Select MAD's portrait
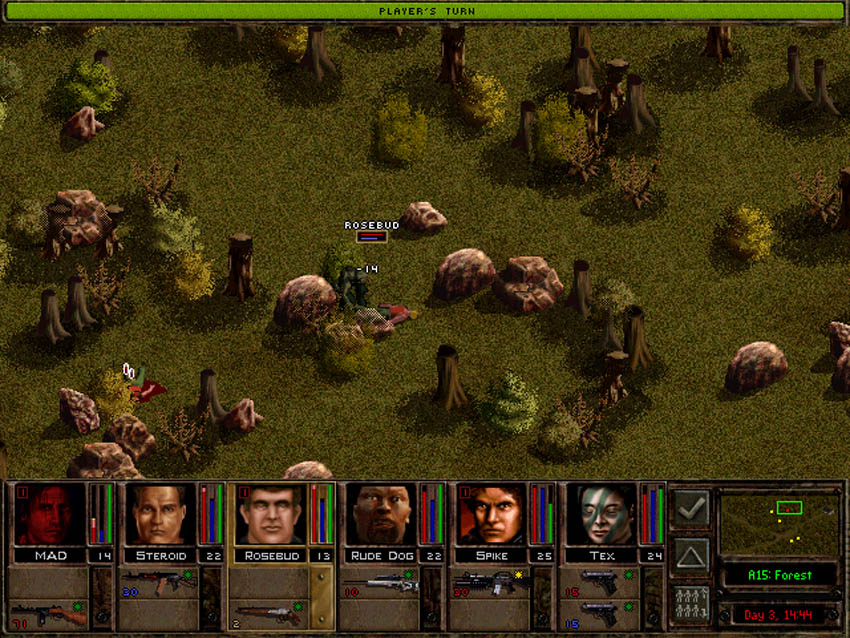850x638 pixels. (49, 514)
